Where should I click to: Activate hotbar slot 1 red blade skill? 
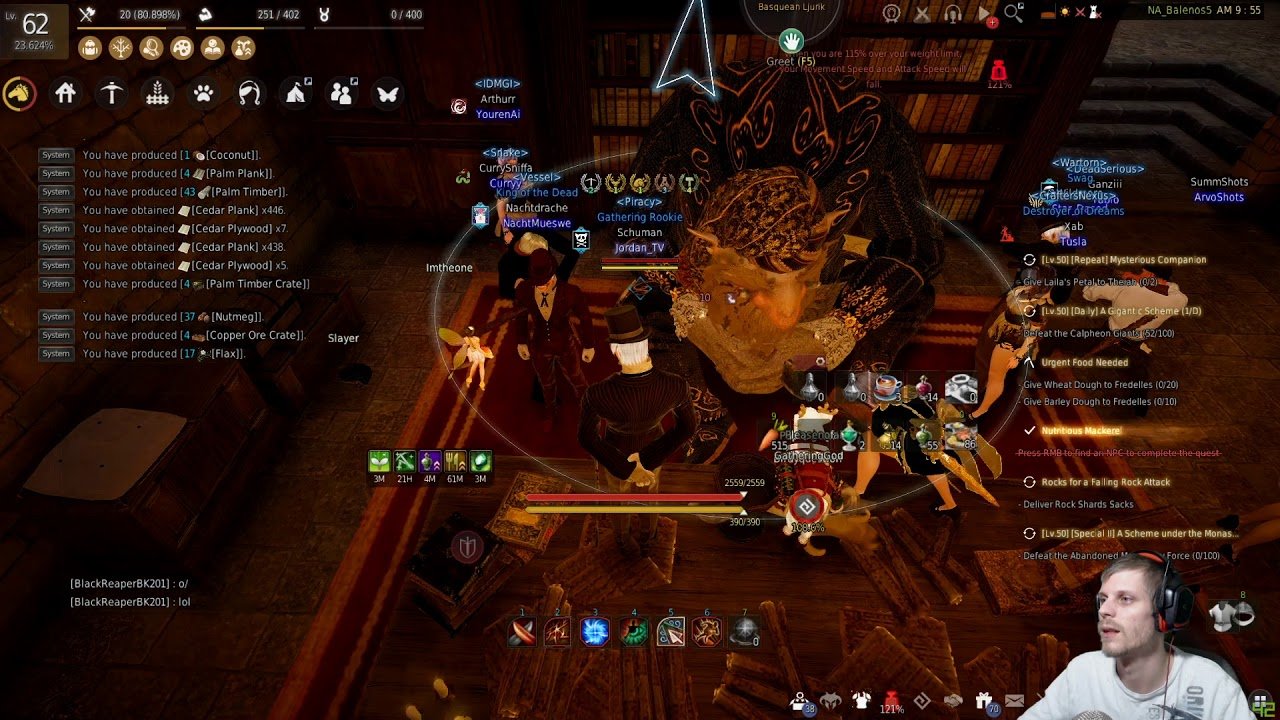pyautogui.click(x=522, y=632)
